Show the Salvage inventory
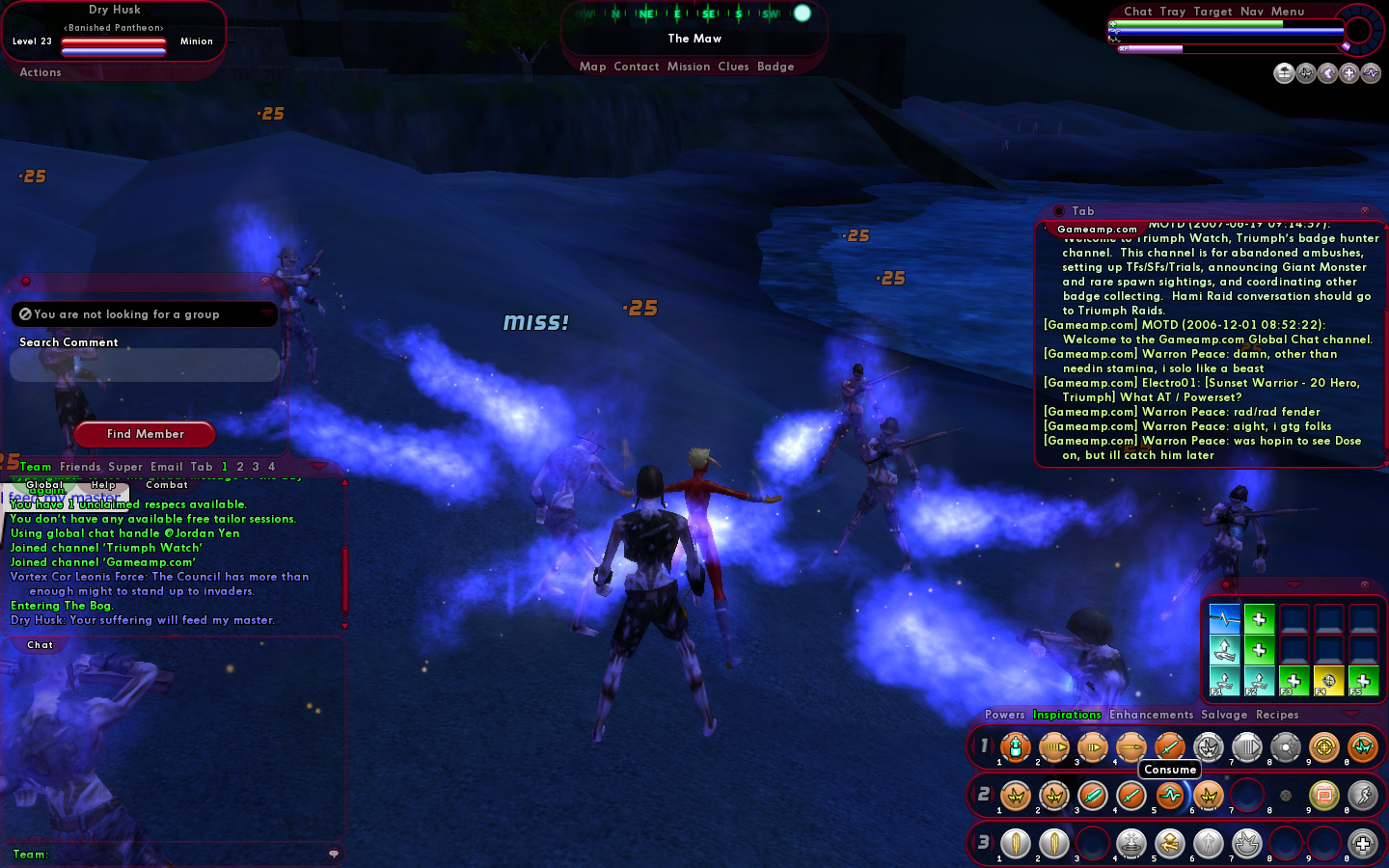 (1224, 715)
